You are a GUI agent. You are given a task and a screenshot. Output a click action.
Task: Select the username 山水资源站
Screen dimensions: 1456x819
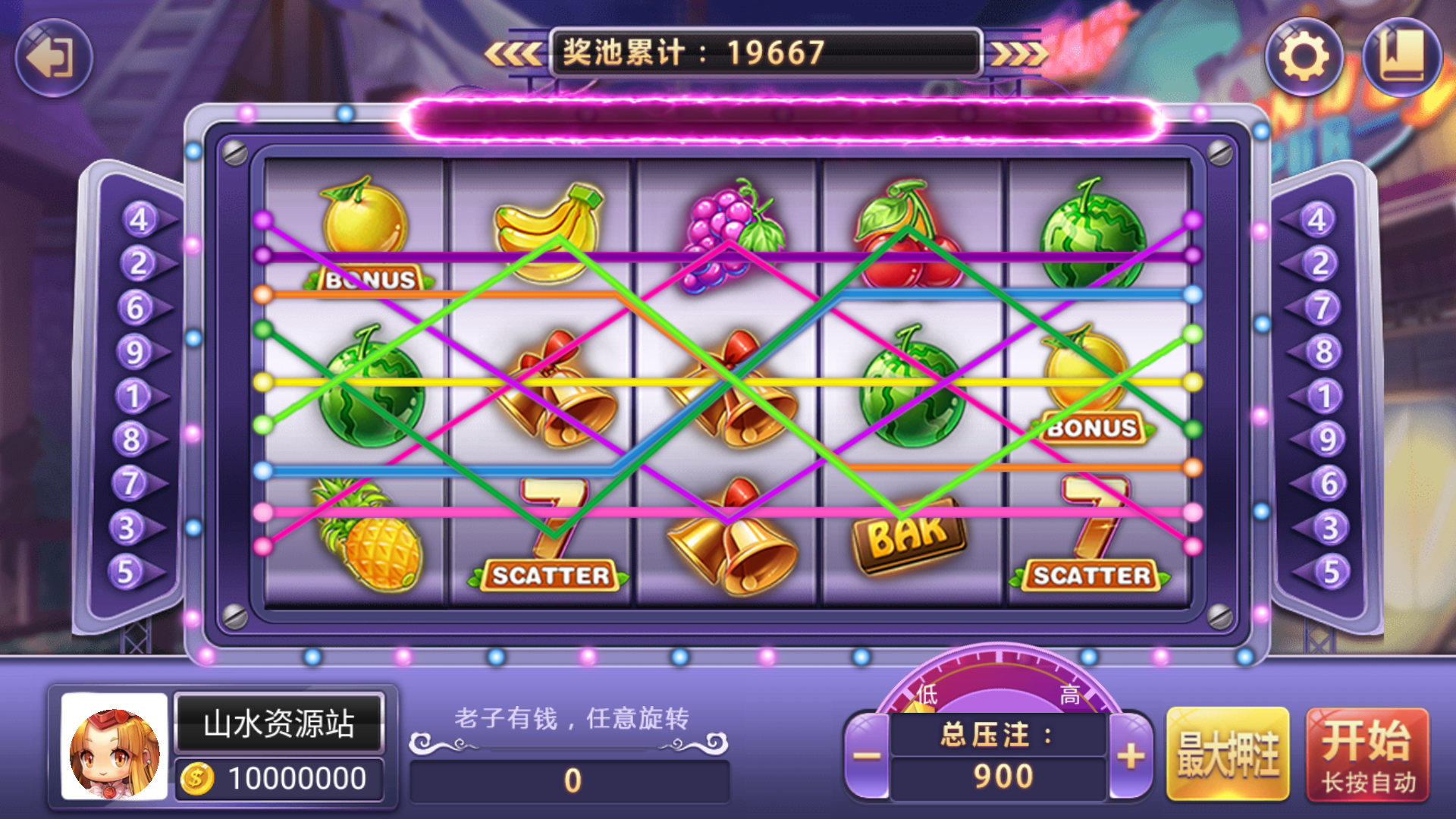279,723
